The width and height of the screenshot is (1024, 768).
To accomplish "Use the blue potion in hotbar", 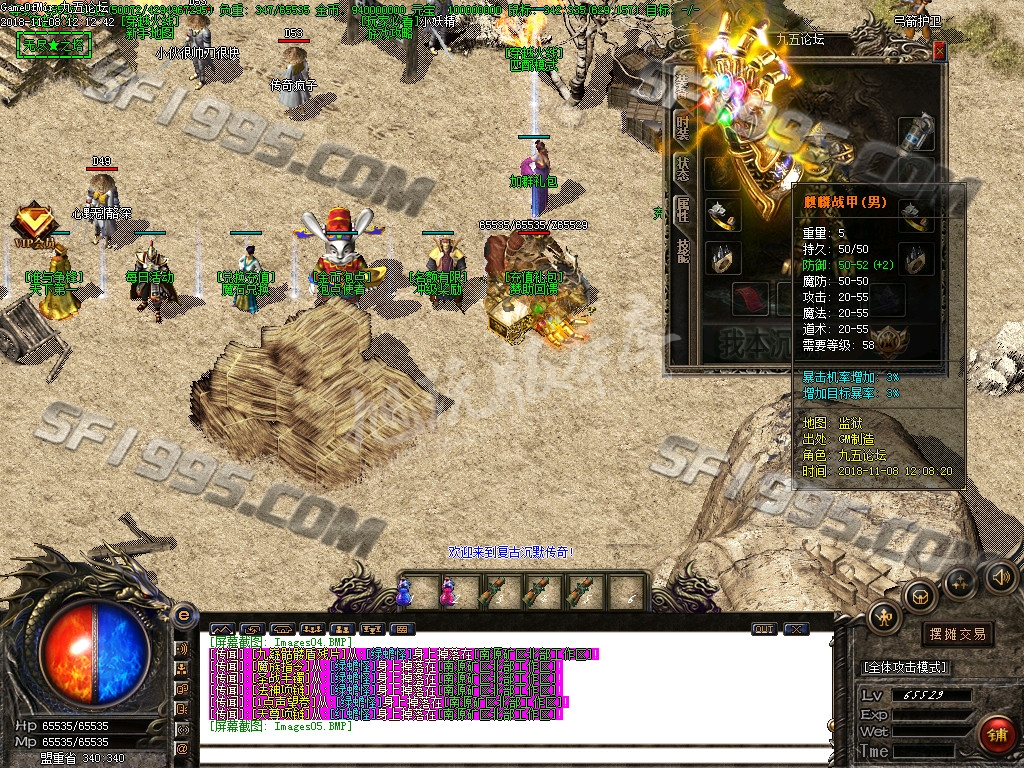I will [x=404, y=592].
